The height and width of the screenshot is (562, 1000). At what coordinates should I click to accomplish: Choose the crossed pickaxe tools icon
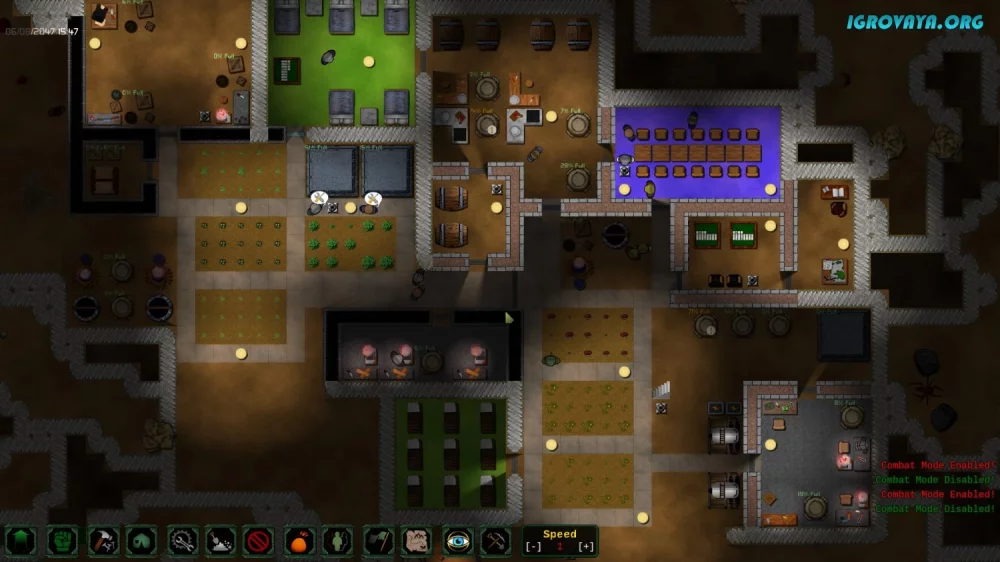[x=496, y=541]
